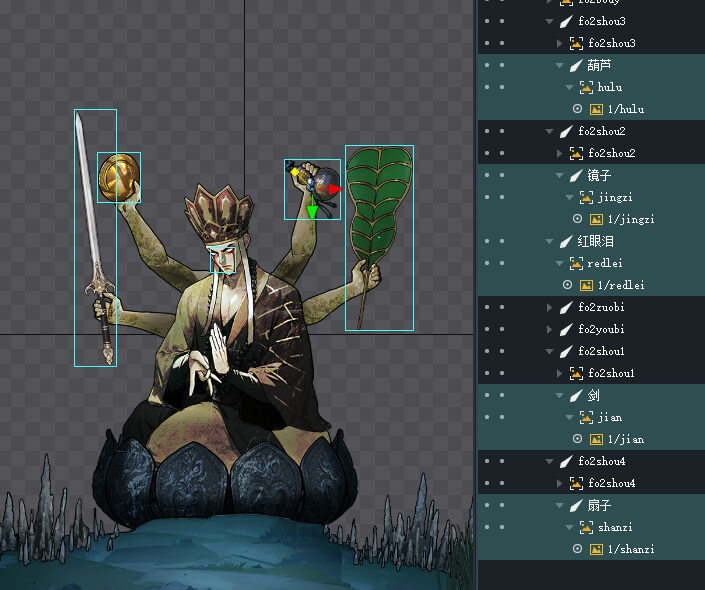705x590 pixels.
Task: Select the fo2ruobi bone row
Action: [x=601, y=307]
